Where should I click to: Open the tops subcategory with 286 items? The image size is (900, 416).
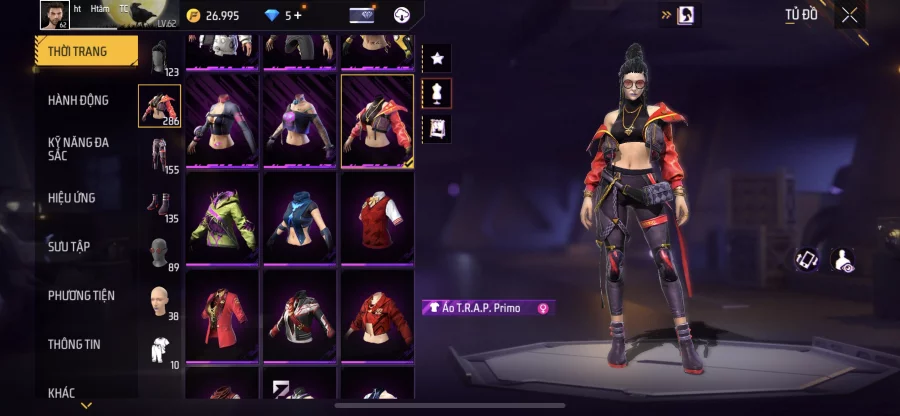[159, 106]
